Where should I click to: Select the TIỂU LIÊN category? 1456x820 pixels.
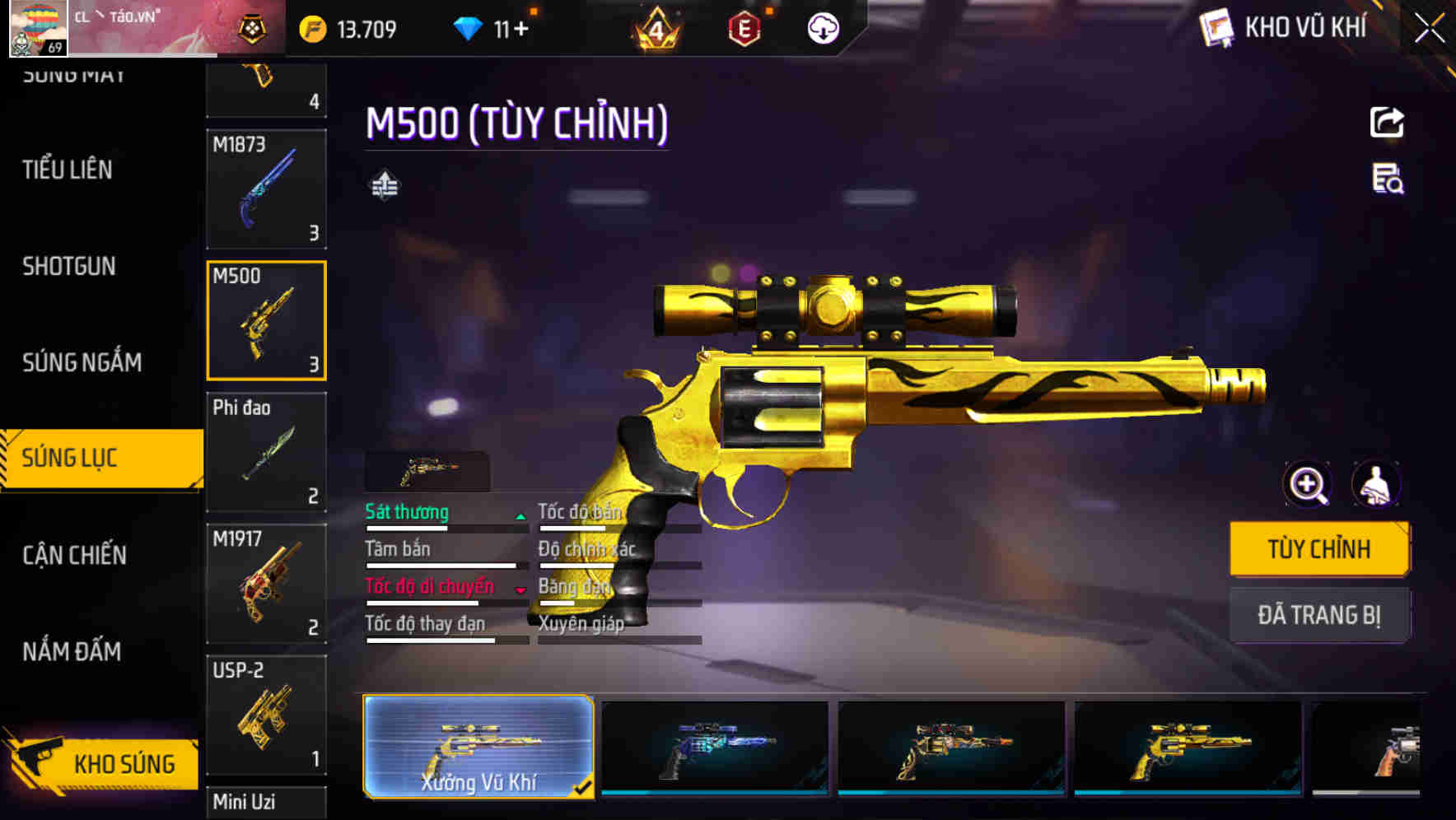pos(68,170)
